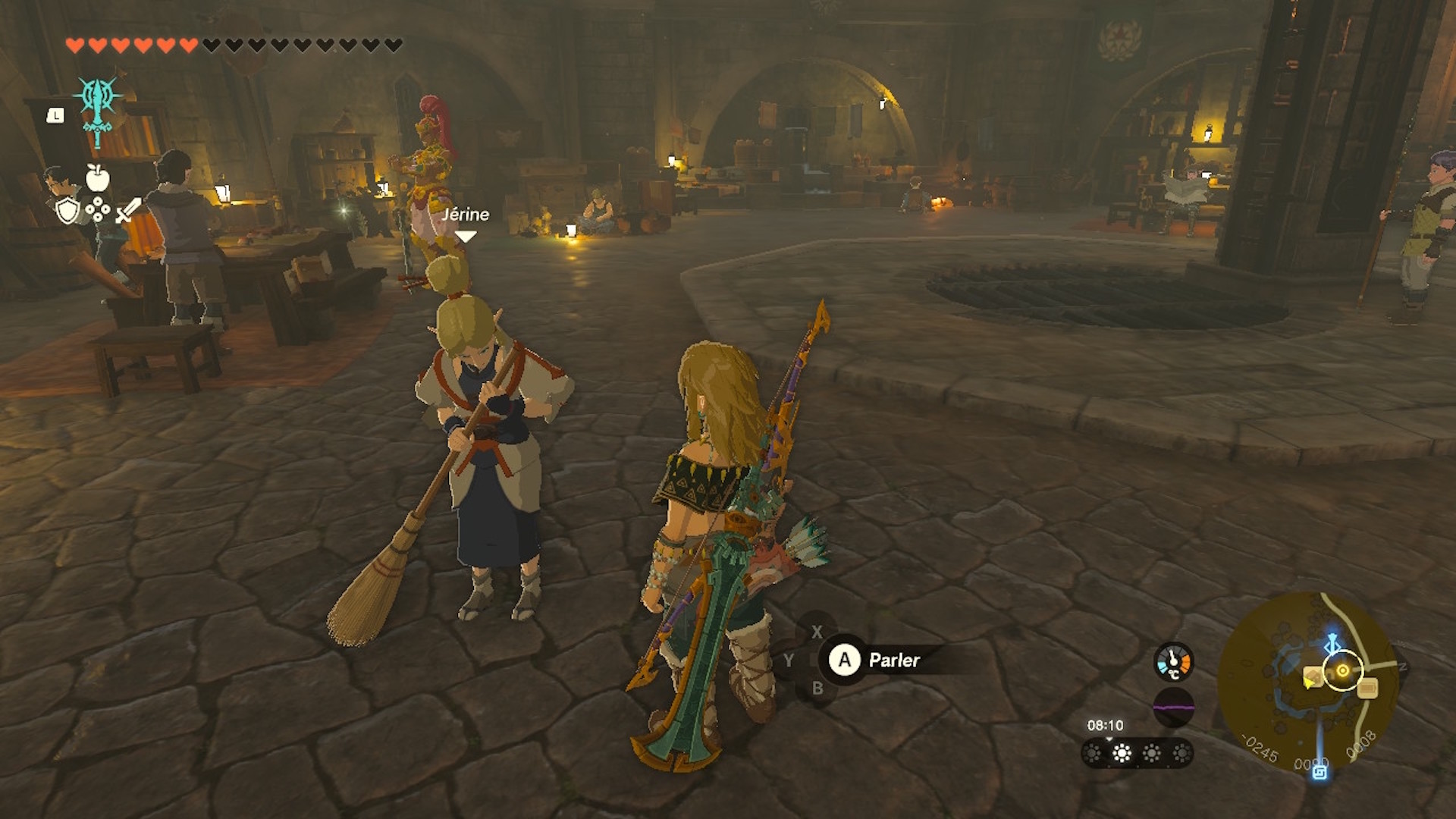Screen dimensions: 1456x819
Task: Check the temperature gauge icon
Action: coord(1173,662)
